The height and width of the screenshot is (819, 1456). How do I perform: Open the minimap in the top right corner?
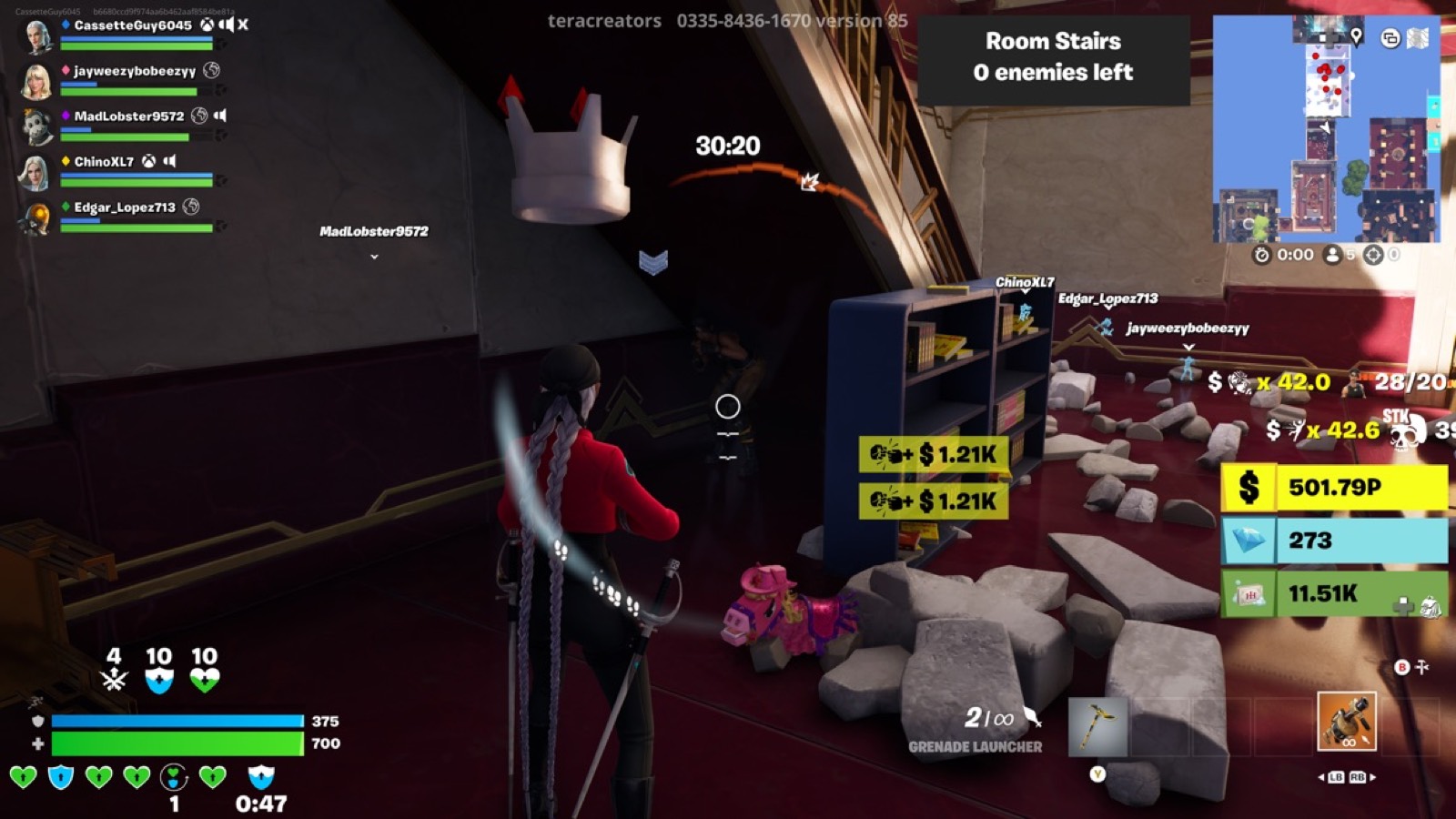[x=1329, y=127]
